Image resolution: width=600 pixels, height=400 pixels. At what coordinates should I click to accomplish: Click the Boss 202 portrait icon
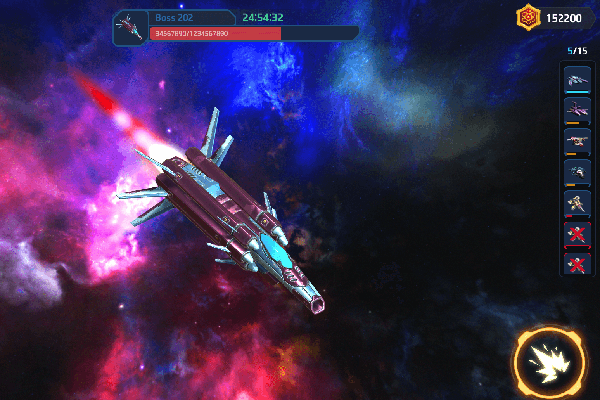click(130, 26)
